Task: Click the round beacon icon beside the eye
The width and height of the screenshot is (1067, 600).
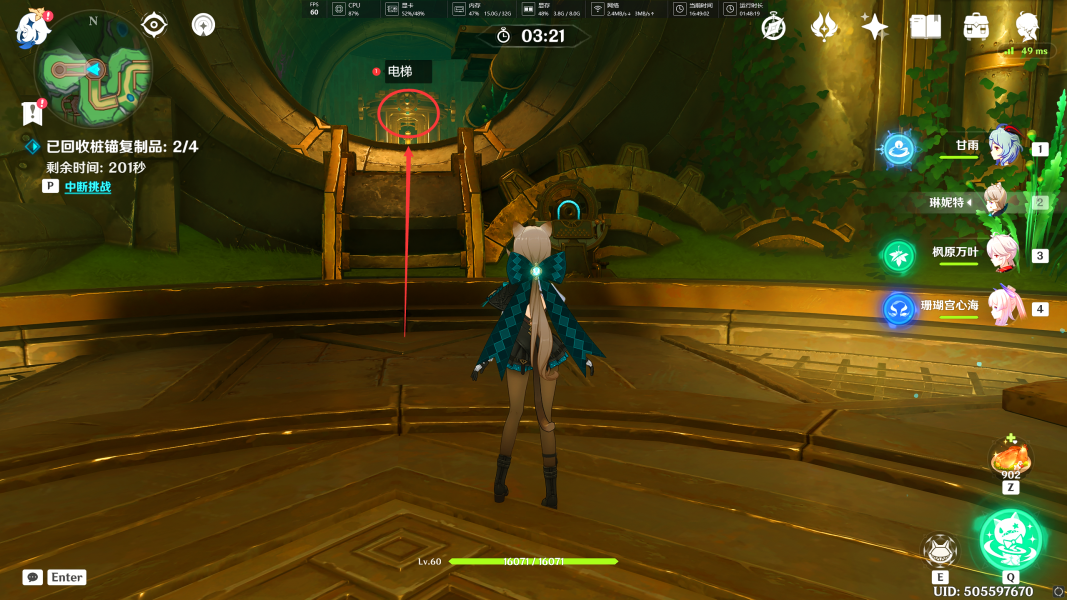Action: click(204, 24)
